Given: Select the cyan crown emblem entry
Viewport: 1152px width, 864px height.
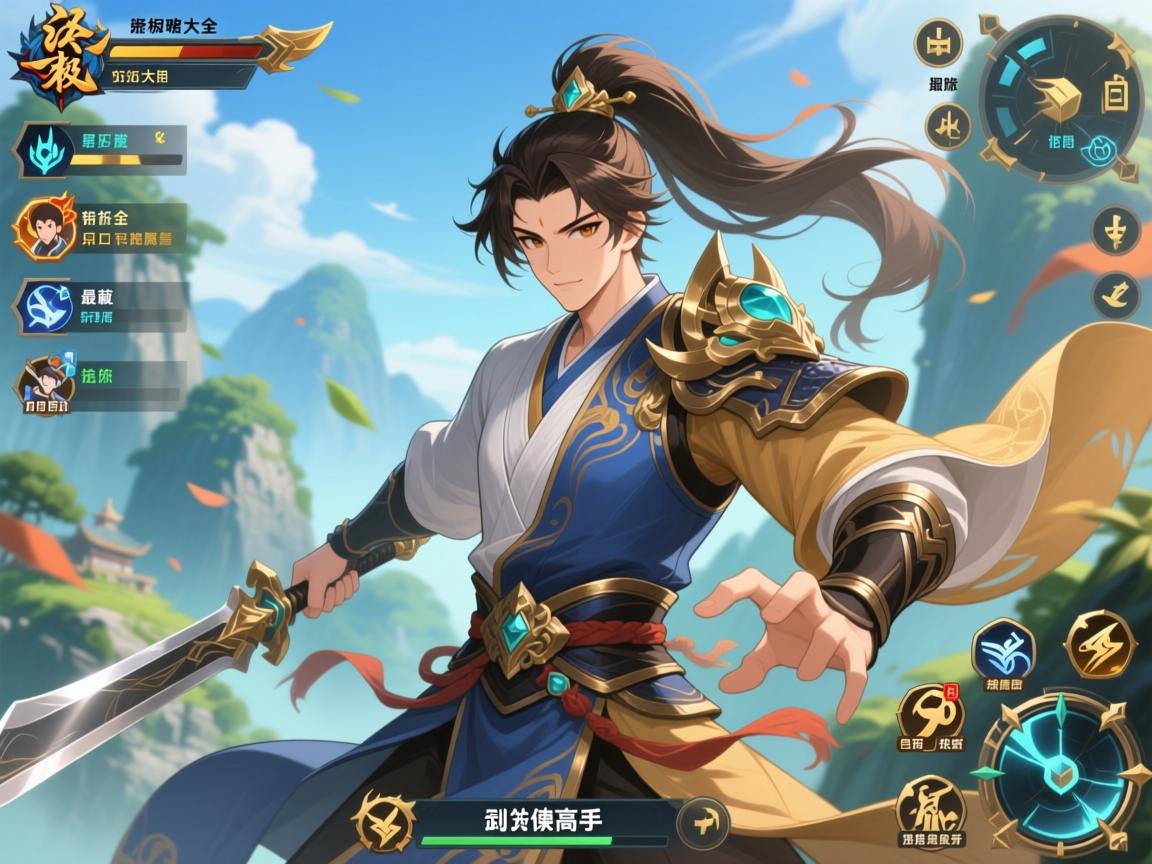Looking at the screenshot, I should [x=44, y=149].
